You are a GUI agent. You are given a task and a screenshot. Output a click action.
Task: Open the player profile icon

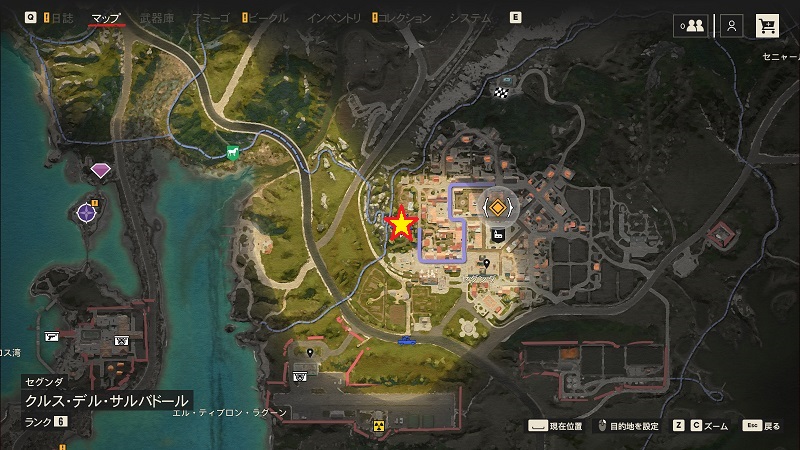pos(733,26)
